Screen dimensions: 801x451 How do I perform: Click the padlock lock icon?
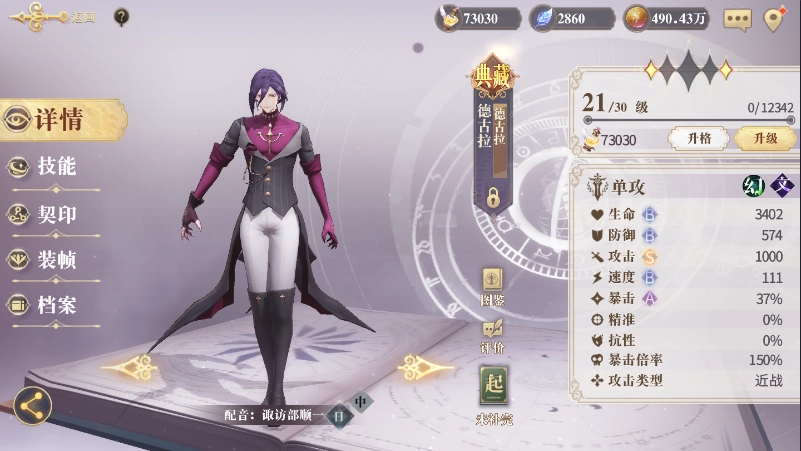pos(492,198)
